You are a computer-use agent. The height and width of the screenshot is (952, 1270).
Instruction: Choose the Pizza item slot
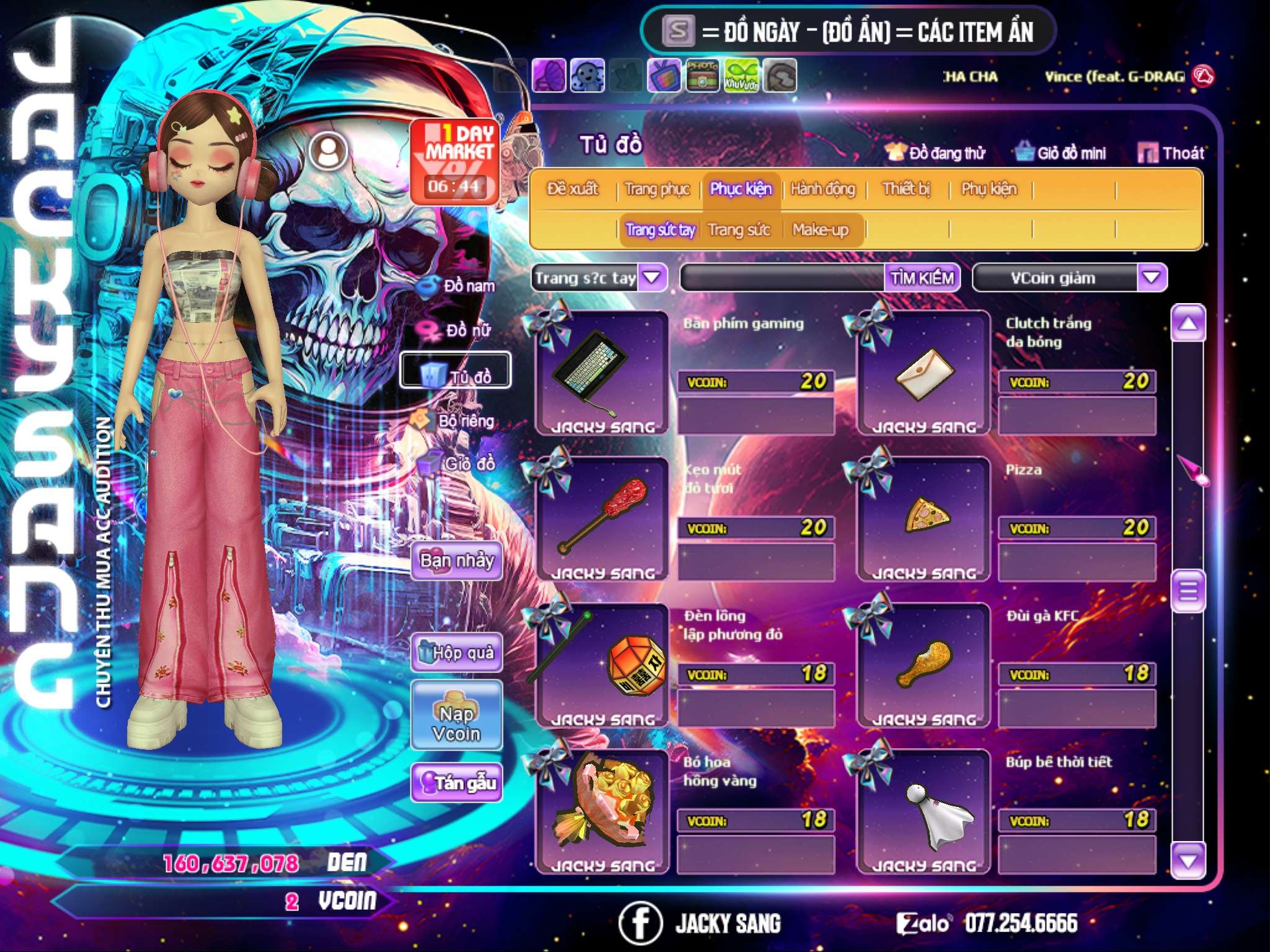coord(923,519)
